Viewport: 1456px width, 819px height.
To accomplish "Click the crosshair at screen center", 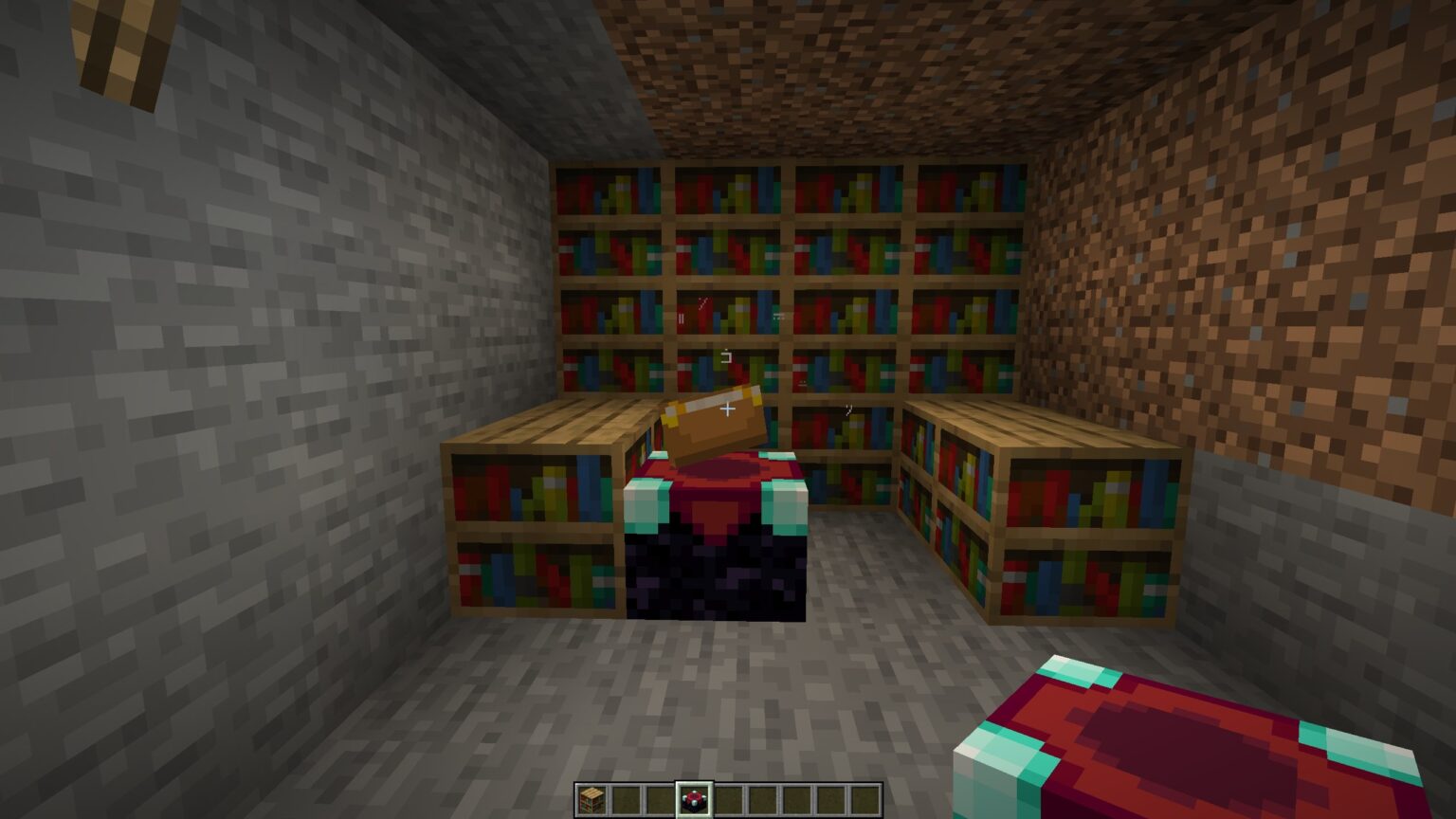I will point(728,409).
